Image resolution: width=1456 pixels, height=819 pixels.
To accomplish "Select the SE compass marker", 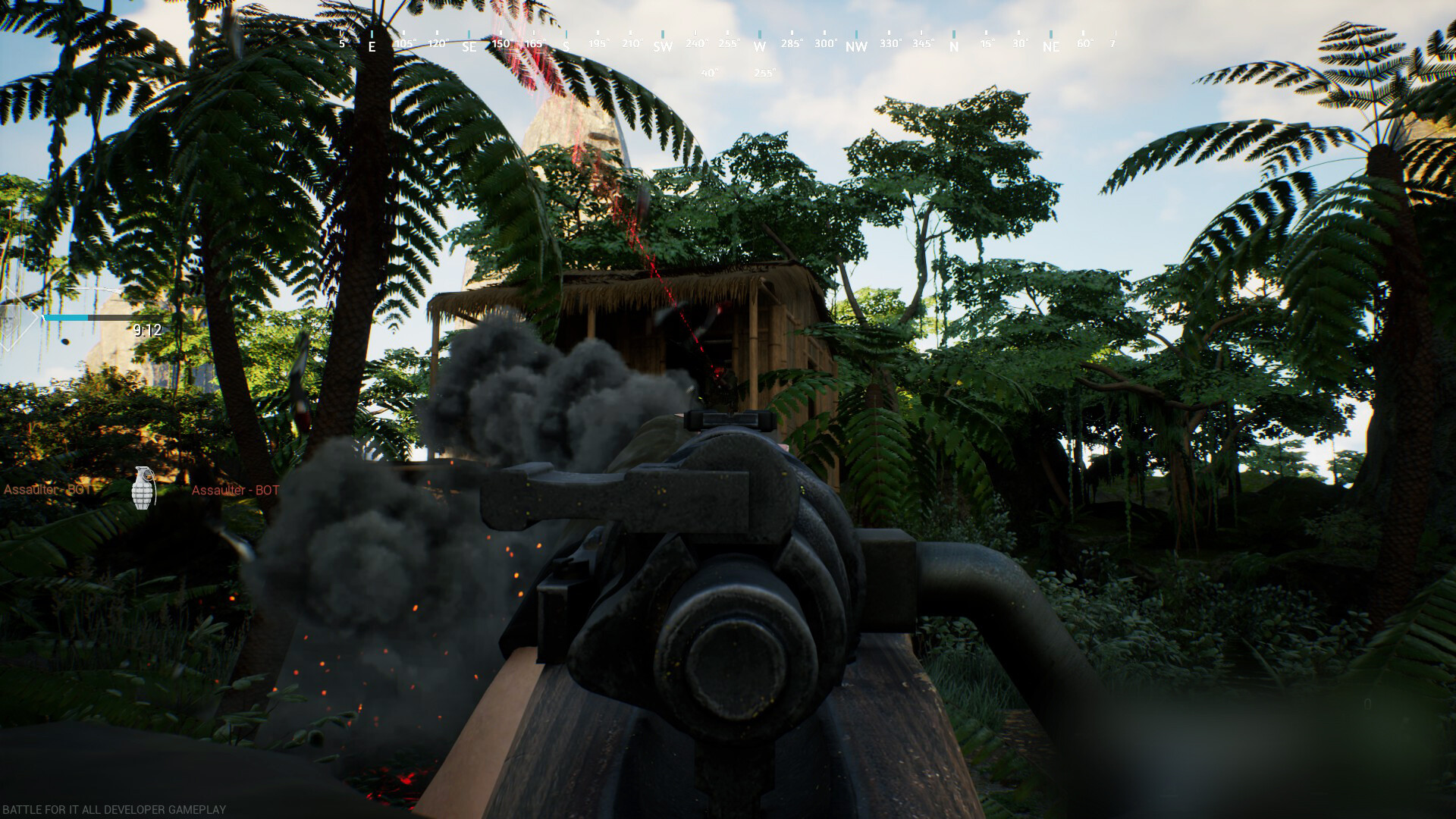I will [x=469, y=46].
